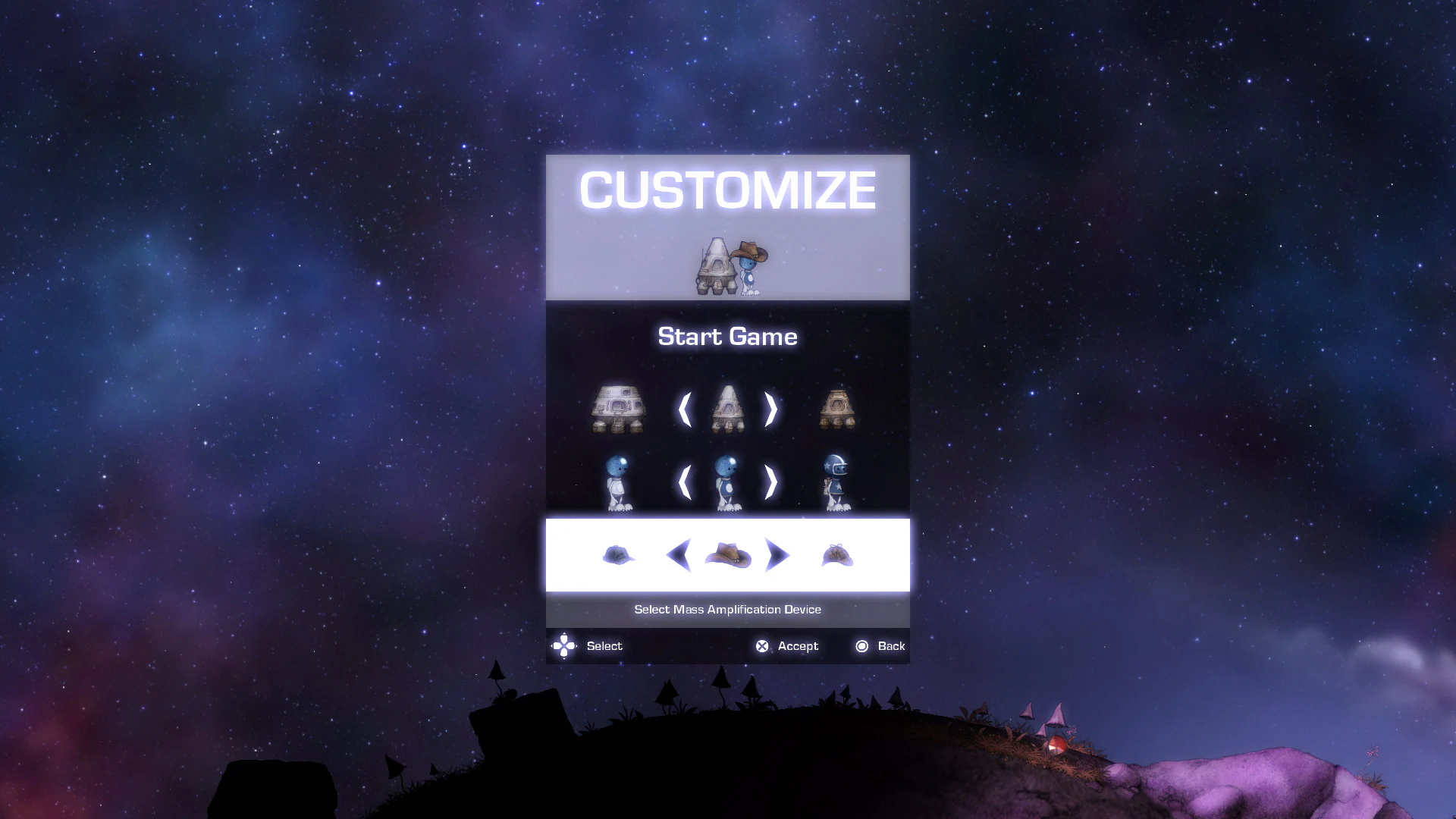Advance to the next hat with the right arrow
Screen dimensions: 1456x819
[x=778, y=555]
